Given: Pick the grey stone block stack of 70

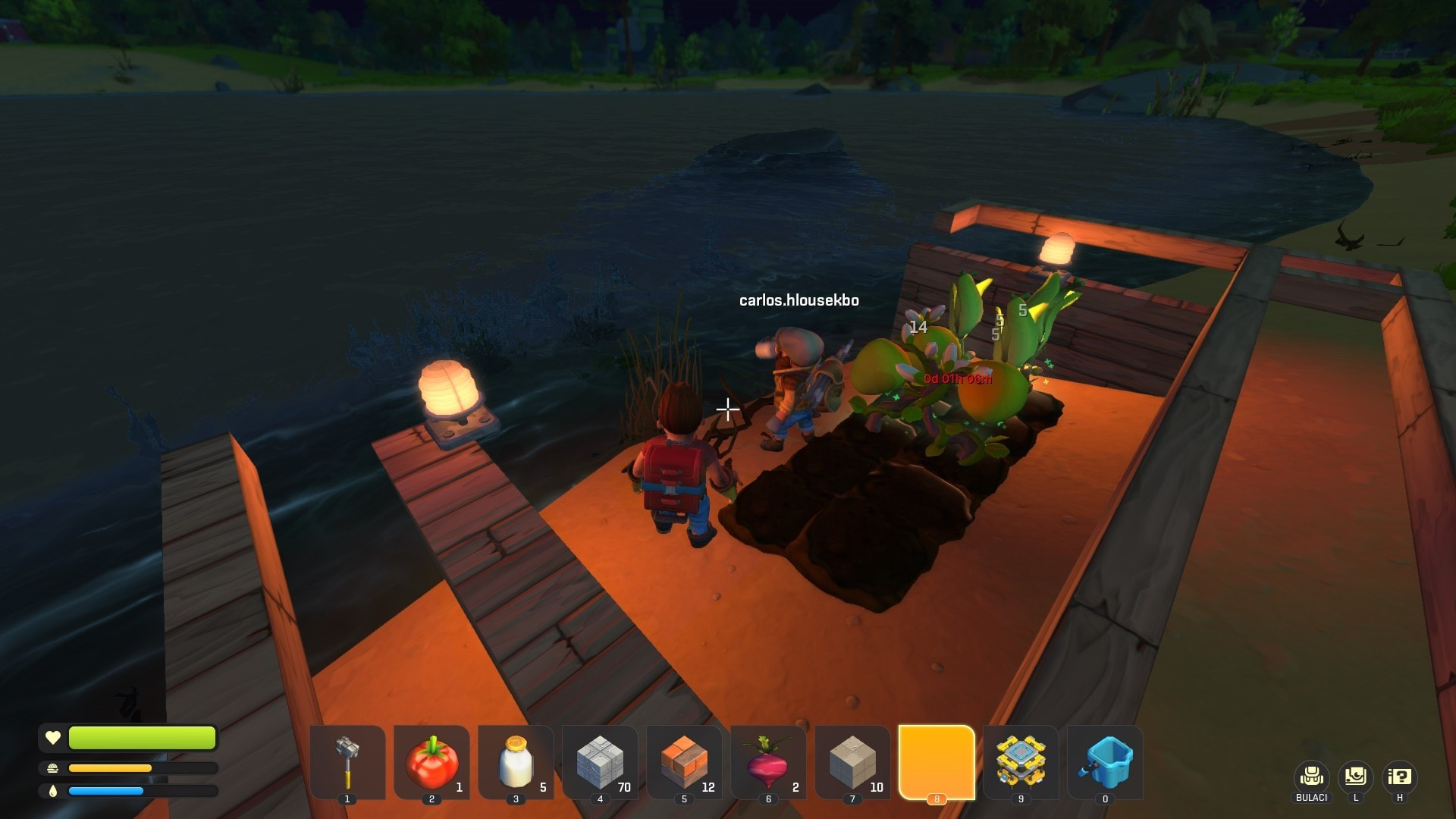Looking at the screenshot, I should [600, 761].
